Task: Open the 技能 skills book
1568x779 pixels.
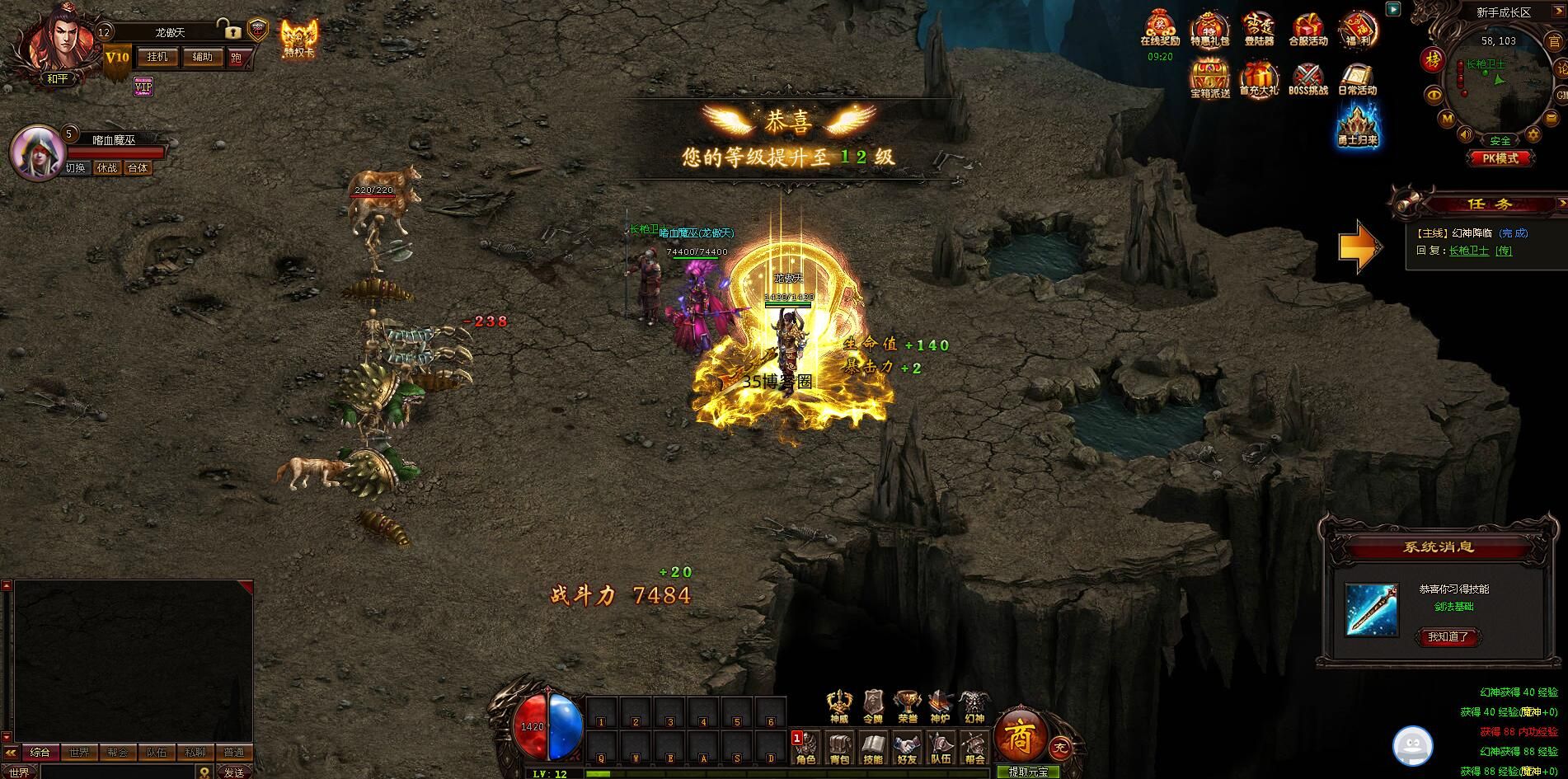Action: pos(873,748)
